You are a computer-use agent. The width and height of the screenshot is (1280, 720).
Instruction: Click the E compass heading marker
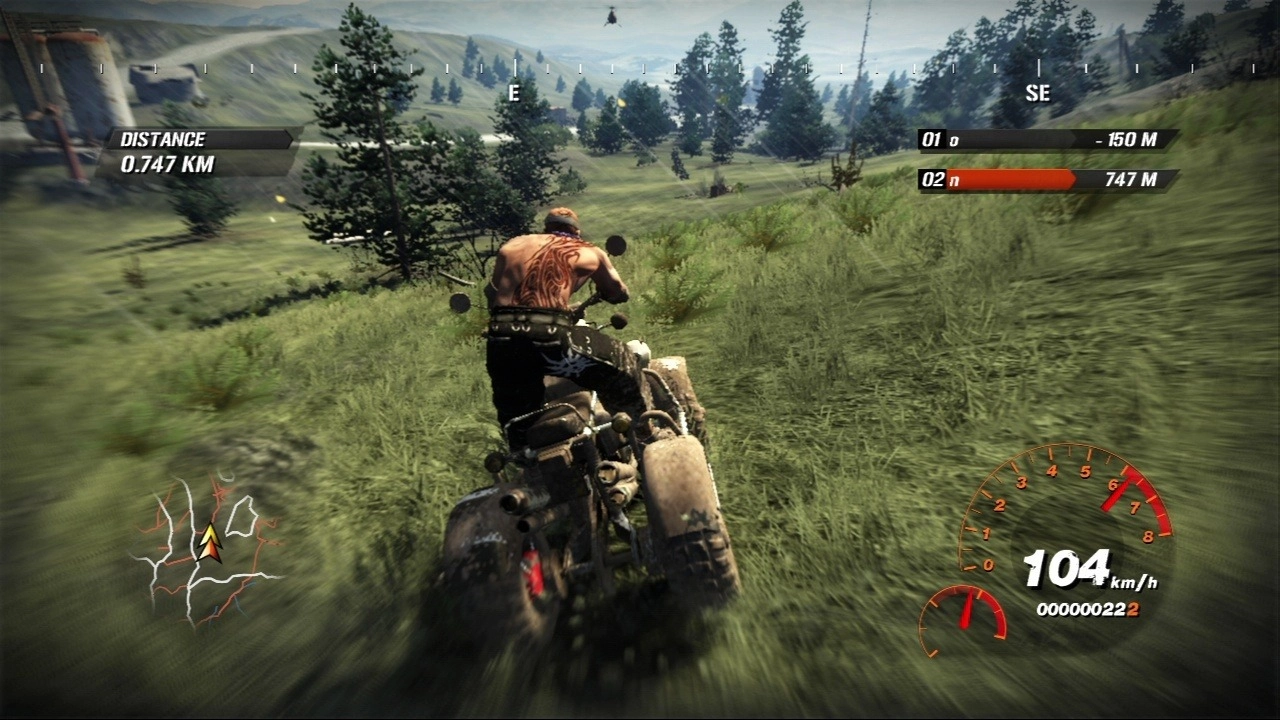514,92
